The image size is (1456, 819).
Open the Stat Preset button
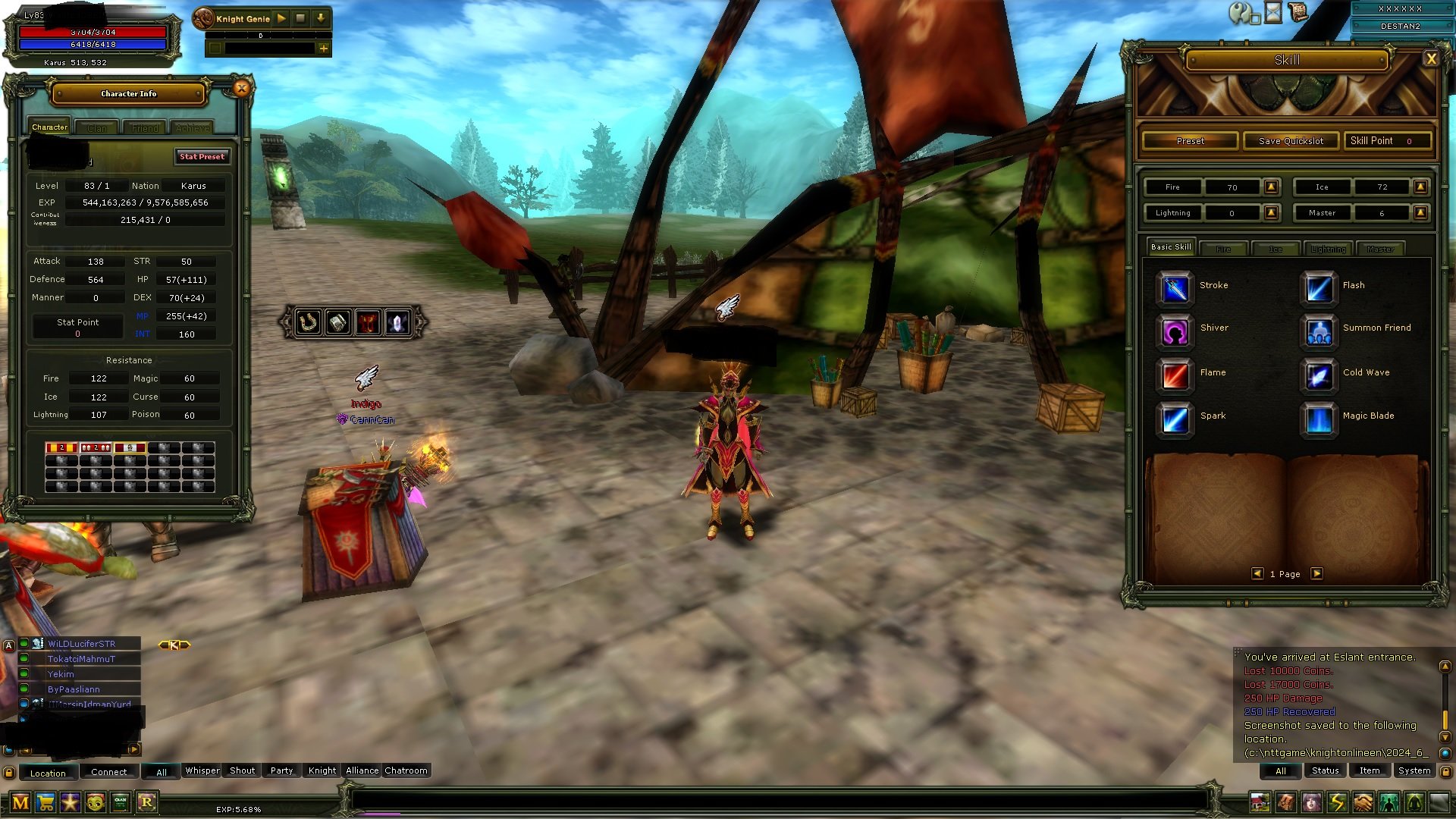(x=201, y=157)
